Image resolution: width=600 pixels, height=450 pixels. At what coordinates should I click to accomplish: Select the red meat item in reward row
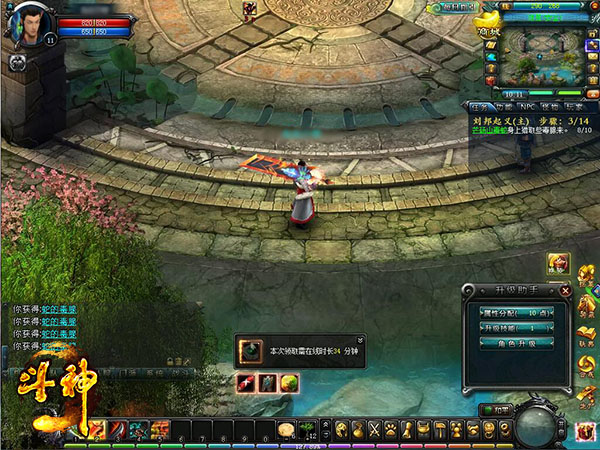point(246,381)
